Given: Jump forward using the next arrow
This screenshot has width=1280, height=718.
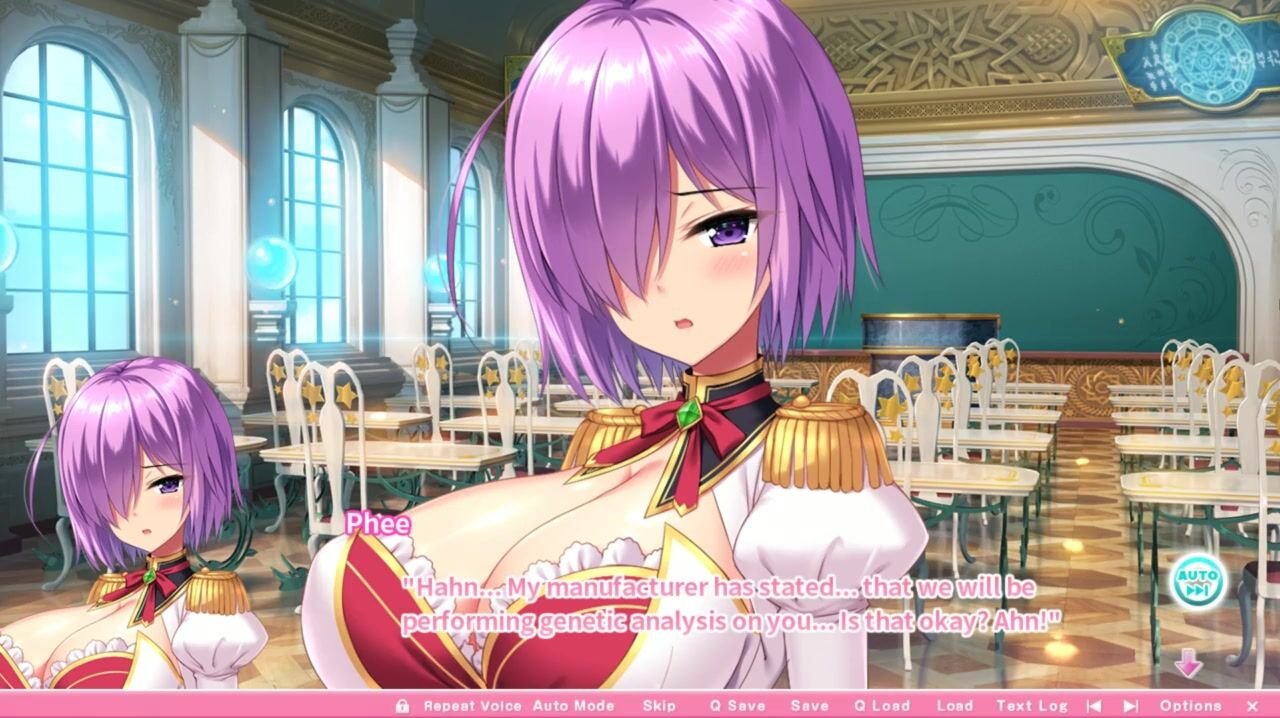Looking at the screenshot, I should point(1131,706).
